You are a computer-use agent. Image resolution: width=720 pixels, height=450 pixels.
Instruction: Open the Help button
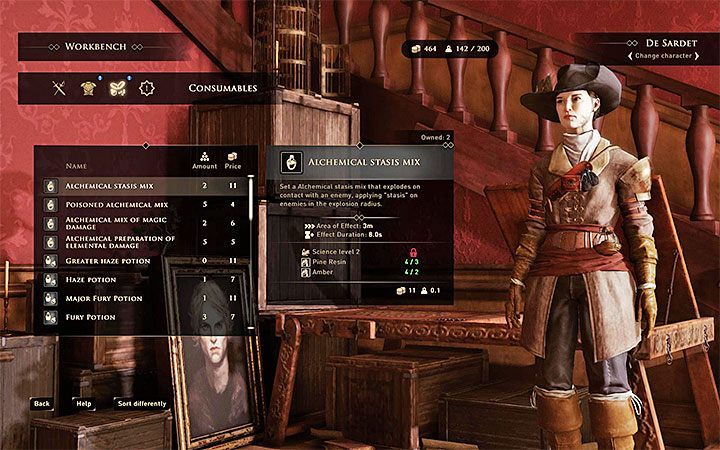(83, 404)
